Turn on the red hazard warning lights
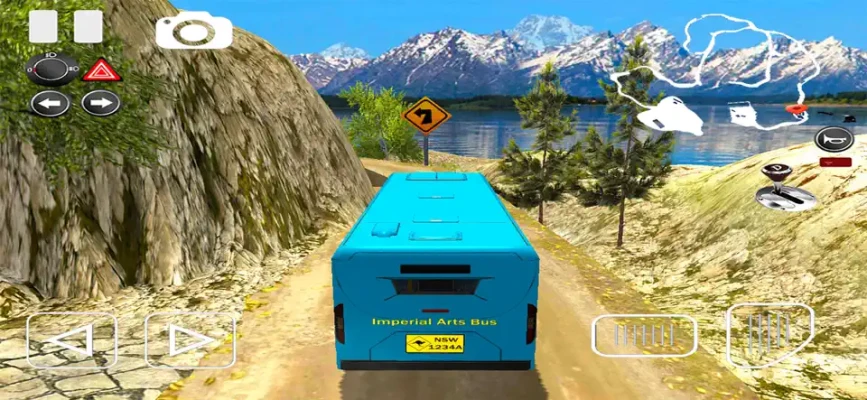Screen dimensions: 867x400 point(101,70)
